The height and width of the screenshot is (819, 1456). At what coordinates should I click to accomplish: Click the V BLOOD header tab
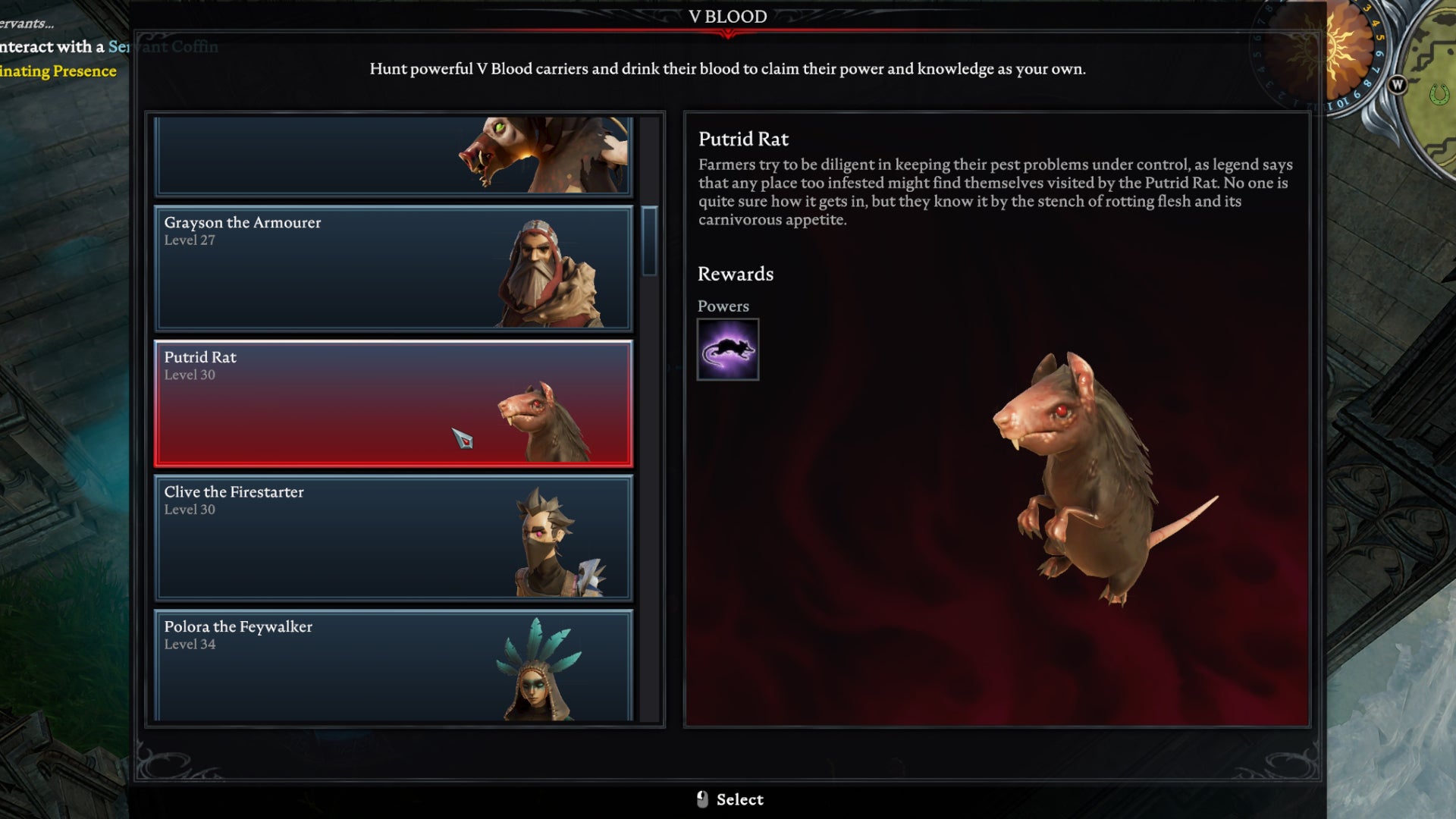coord(726,16)
